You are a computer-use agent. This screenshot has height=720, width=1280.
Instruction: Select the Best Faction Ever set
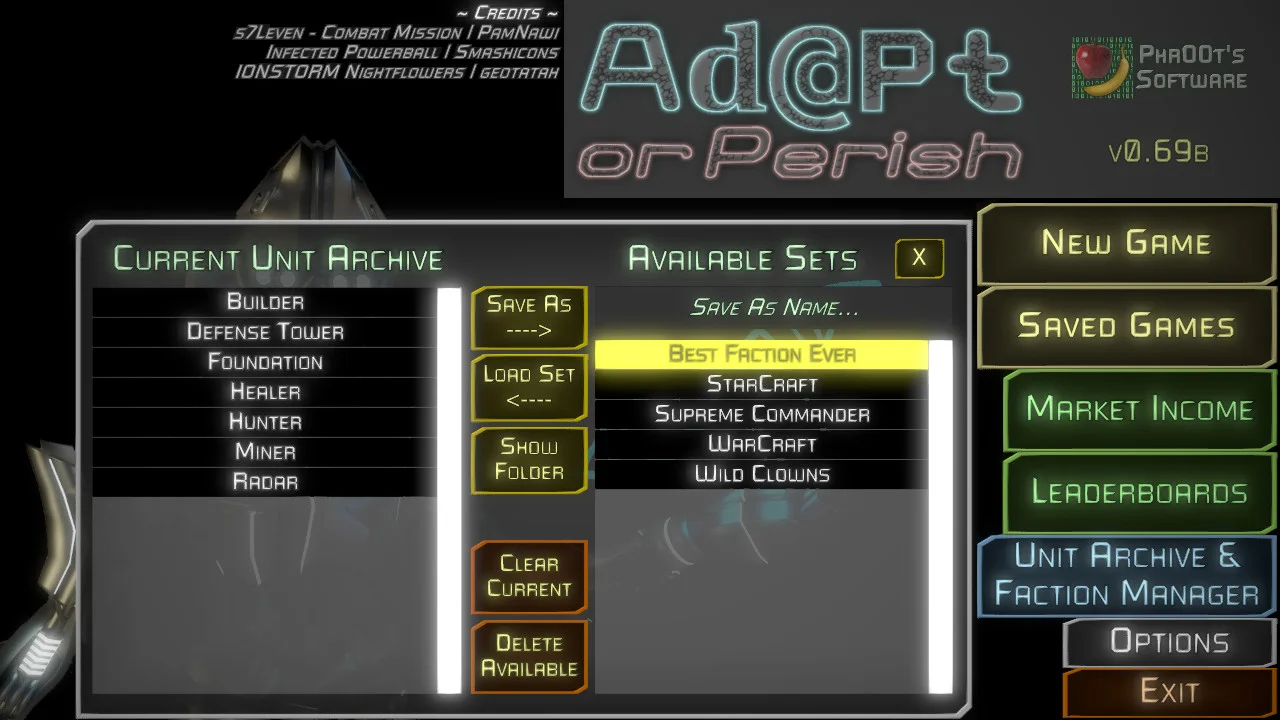(x=763, y=353)
